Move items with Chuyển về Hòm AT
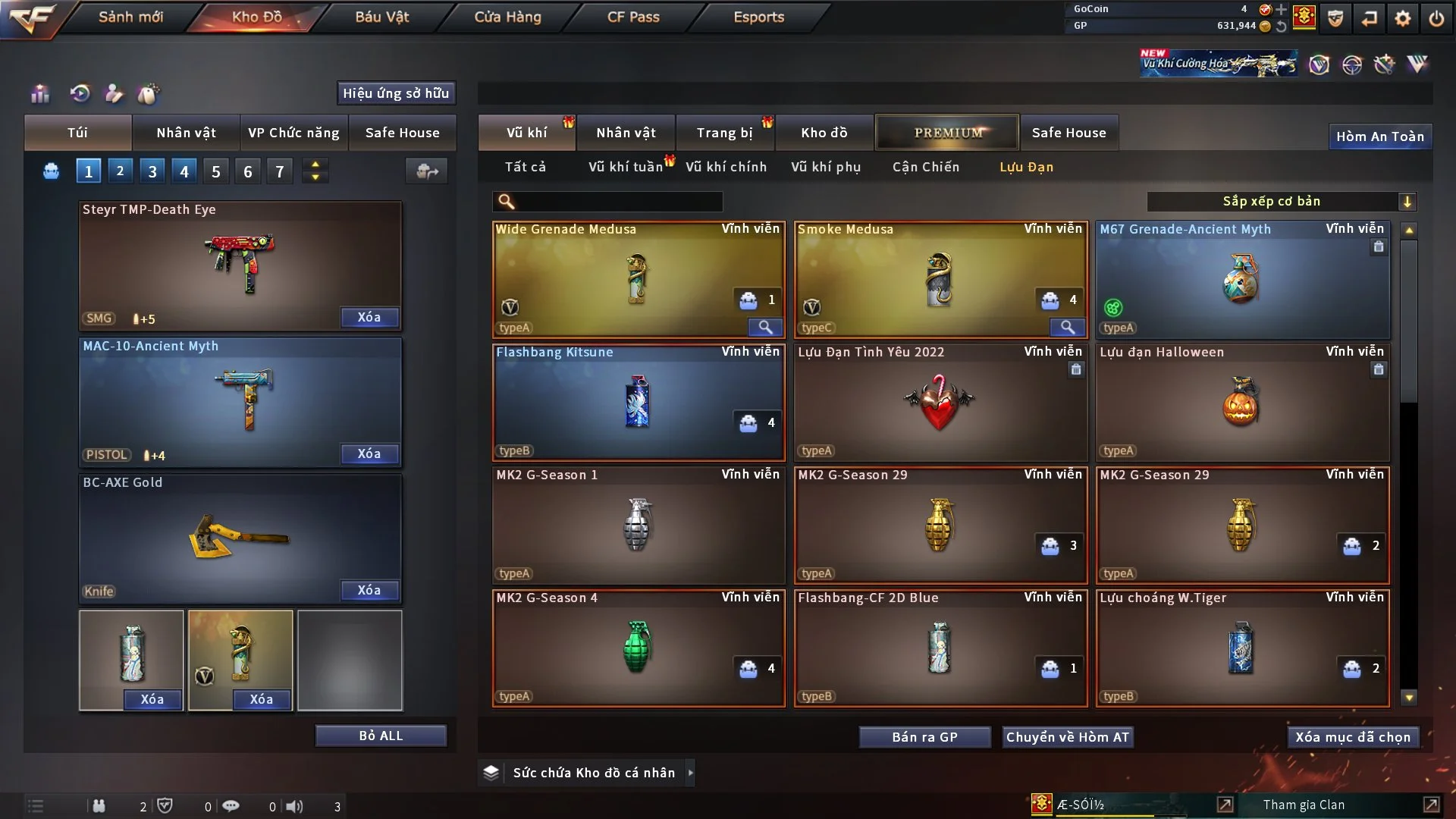 tap(1067, 737)
